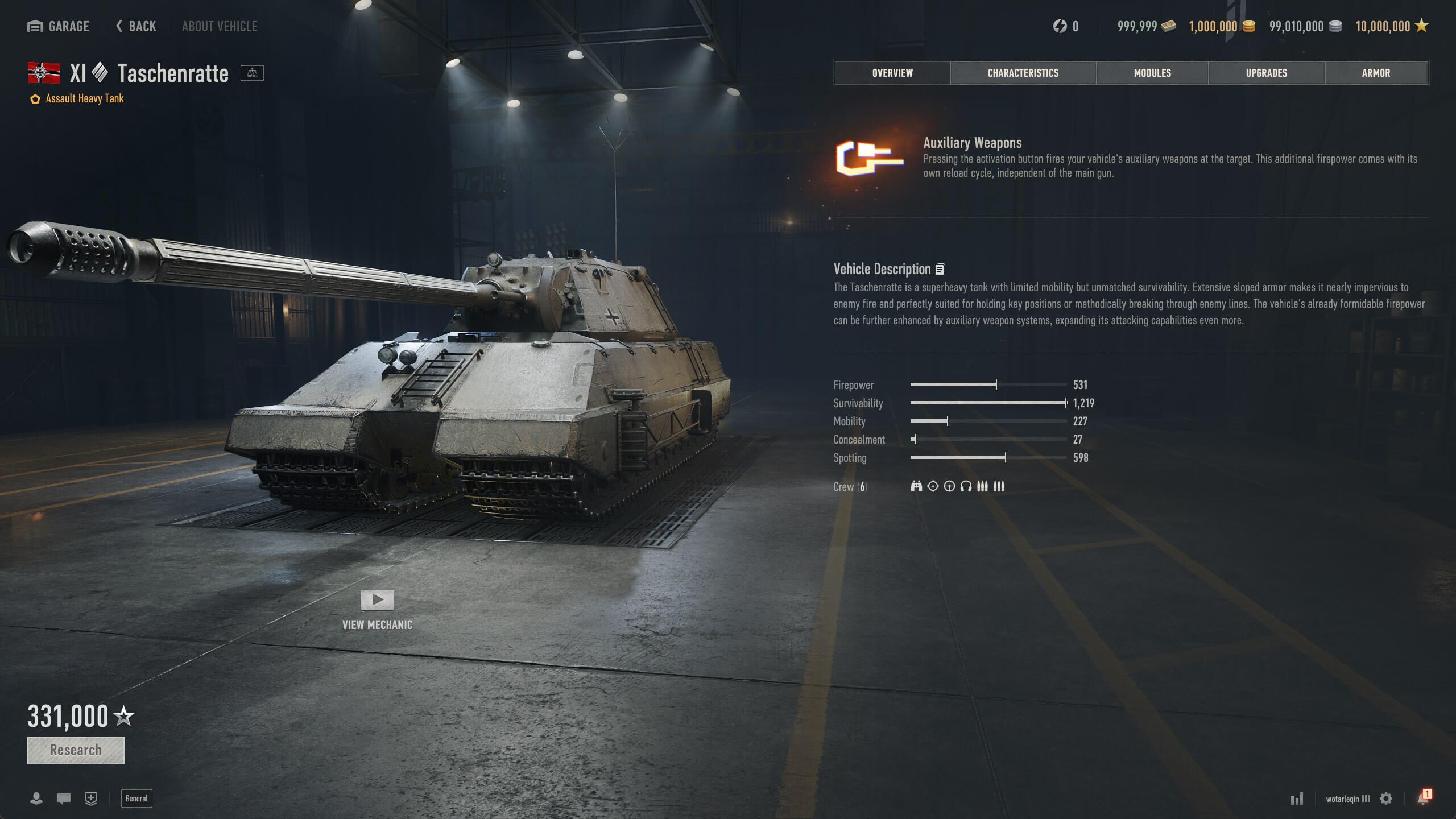Image resolution: width=1456 pixels, height=819 pixels.
Task: Switch to the Overview tab
Action: 892,73
